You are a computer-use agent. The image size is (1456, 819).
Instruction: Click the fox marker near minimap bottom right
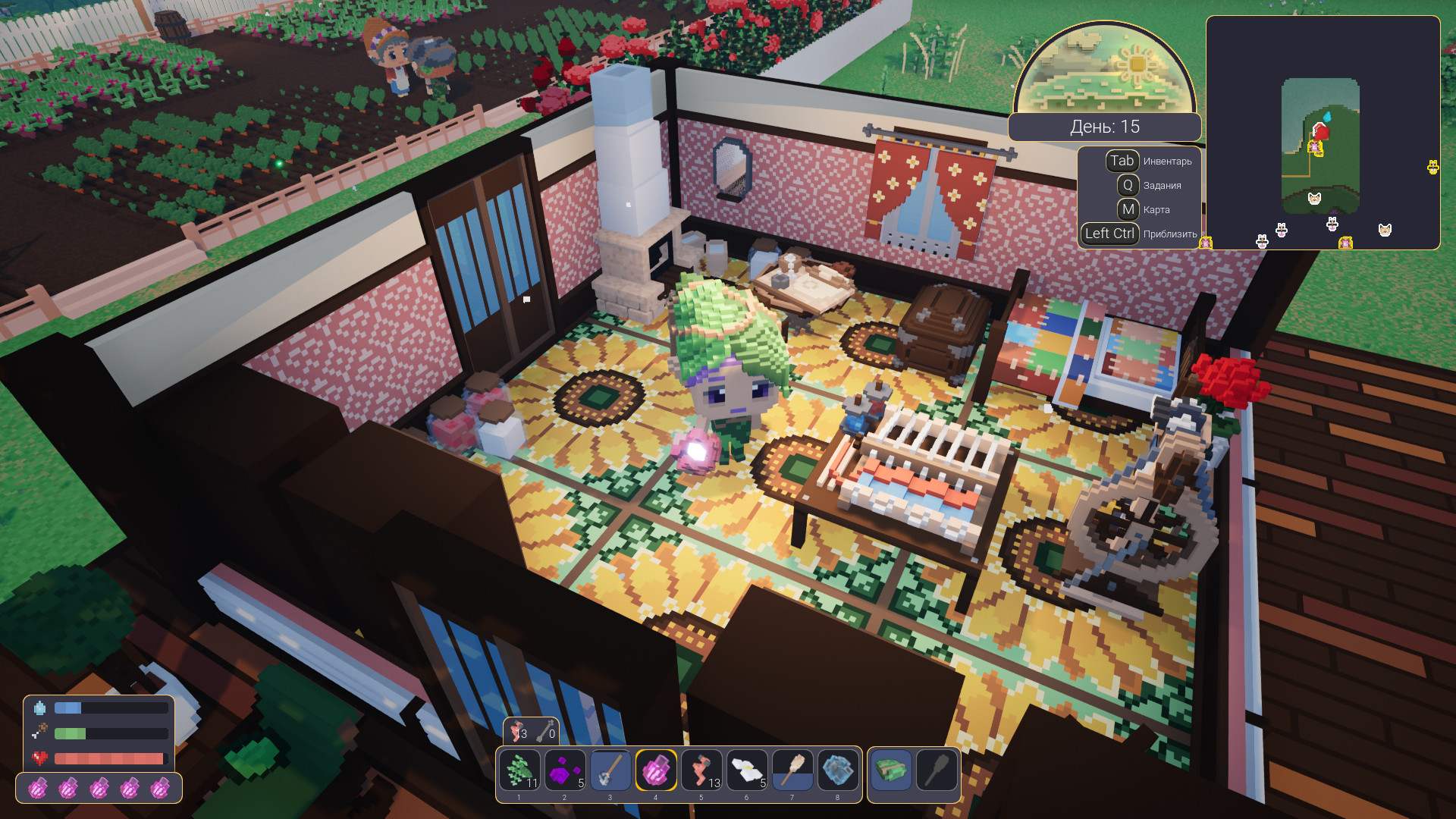1385,229
